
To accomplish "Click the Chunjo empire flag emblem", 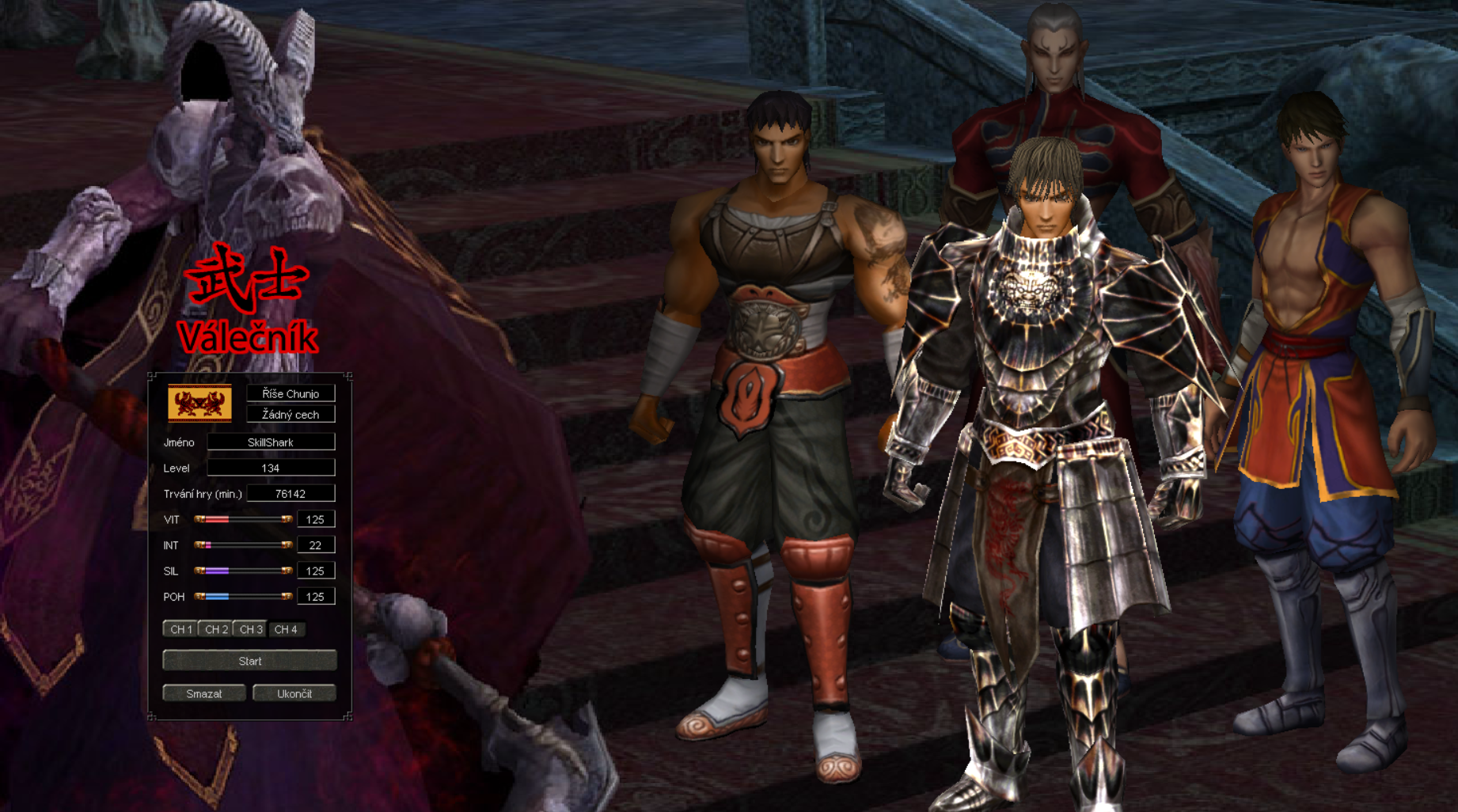I will 199,403.
